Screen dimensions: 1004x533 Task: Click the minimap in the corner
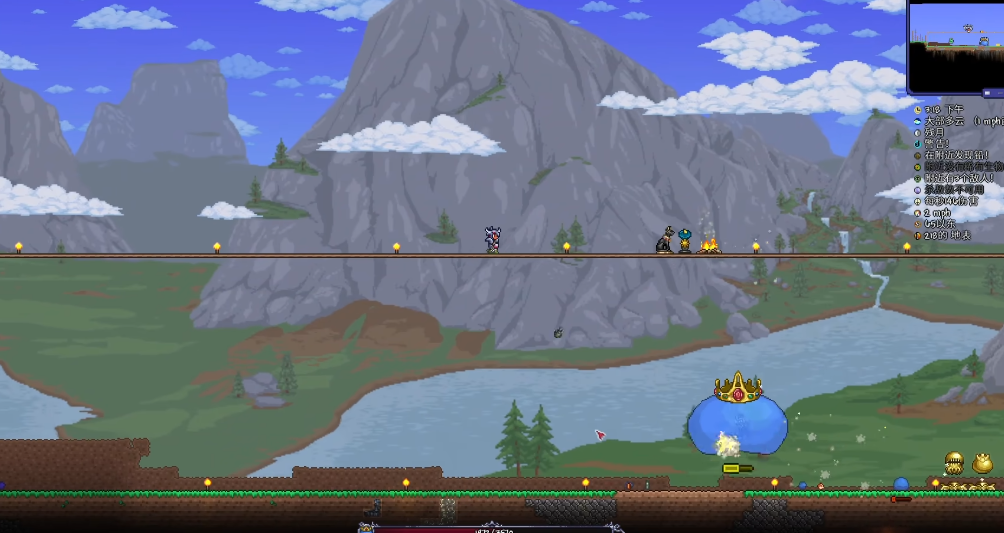956,46
